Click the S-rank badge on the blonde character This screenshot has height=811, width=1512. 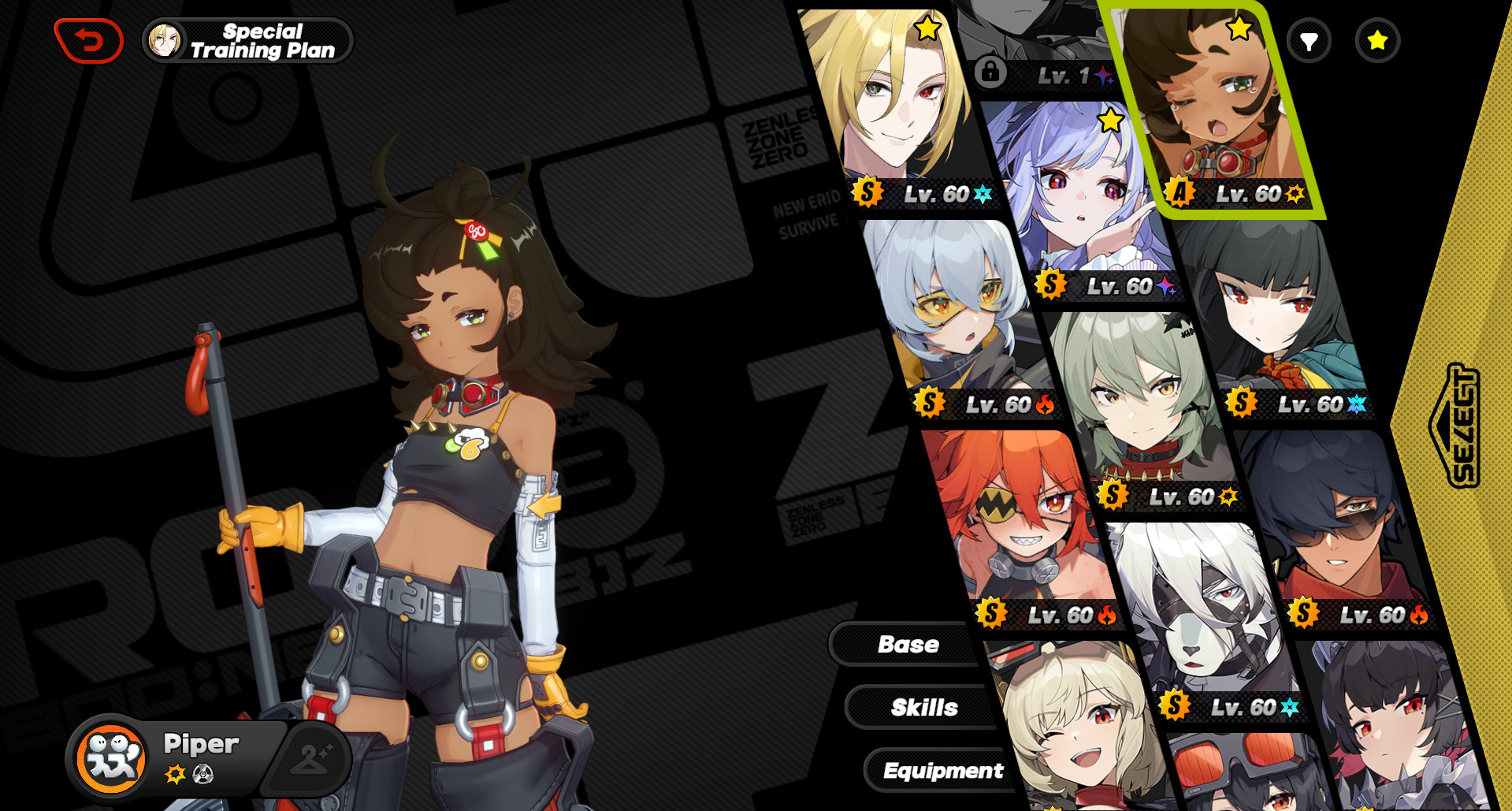[x=868, y=190]
